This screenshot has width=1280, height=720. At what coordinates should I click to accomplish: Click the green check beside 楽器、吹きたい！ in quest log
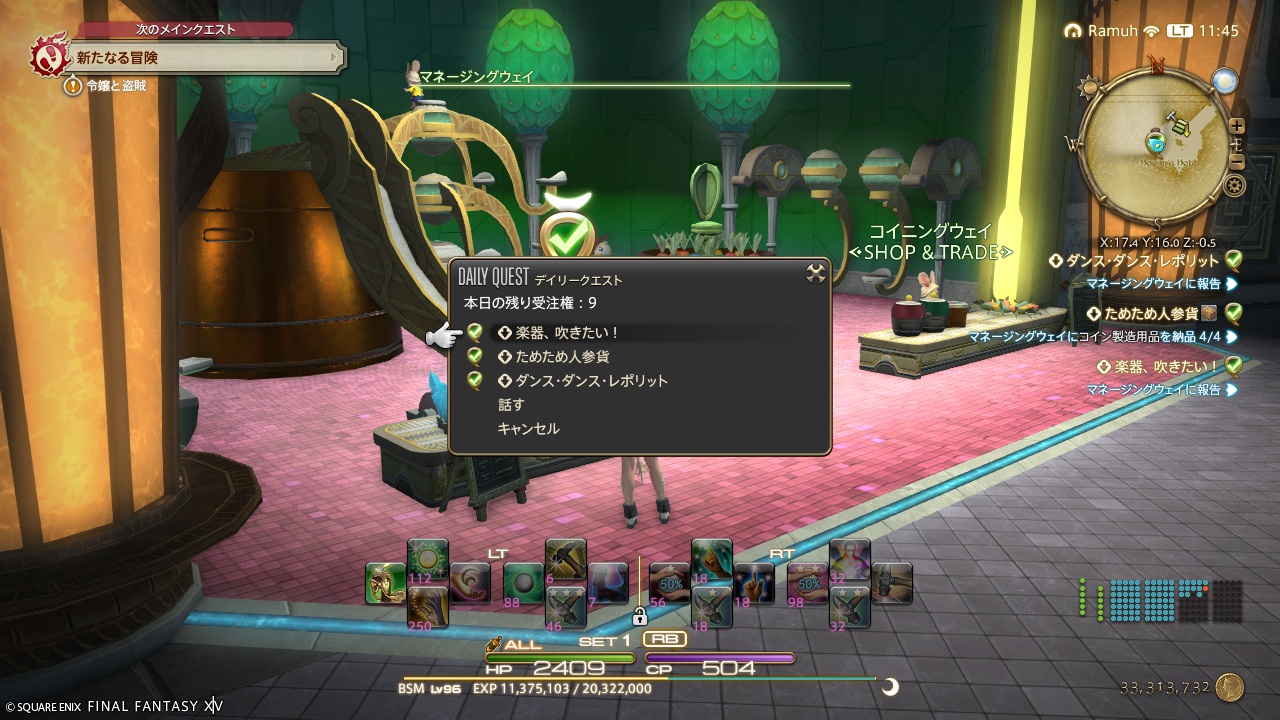[1236, 367]
